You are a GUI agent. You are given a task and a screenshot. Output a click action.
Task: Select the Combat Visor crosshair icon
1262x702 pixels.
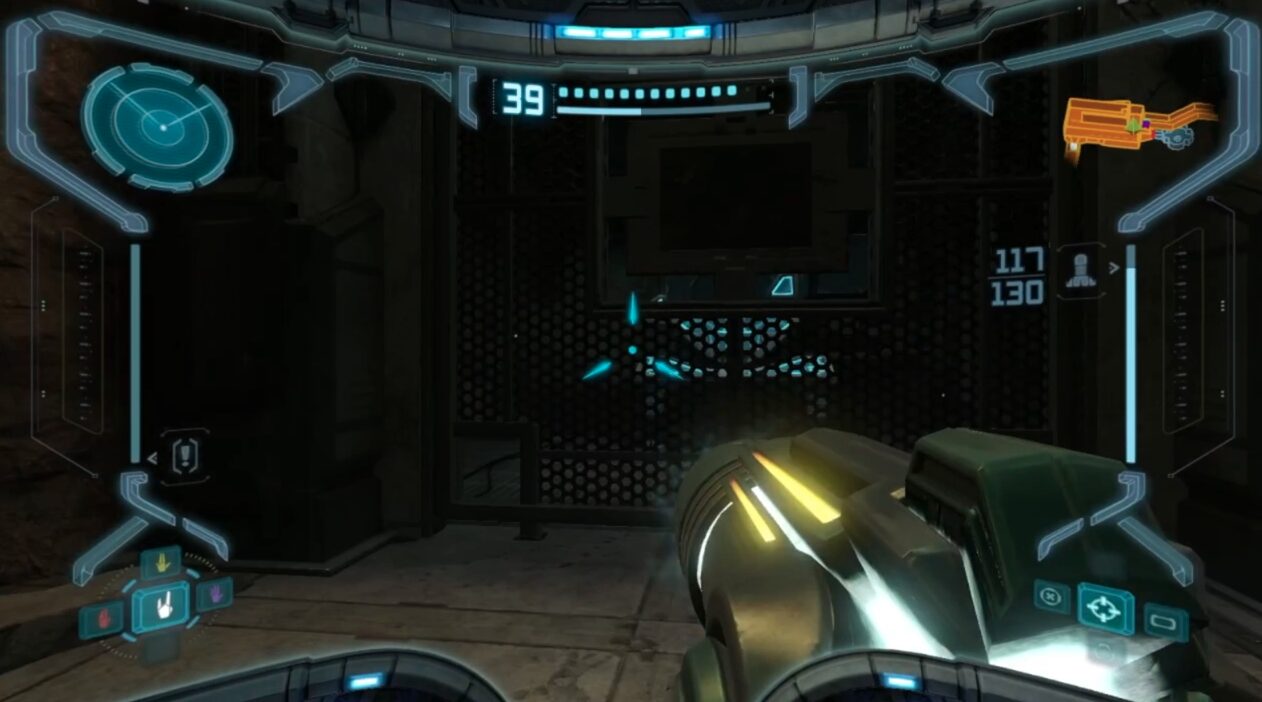coord(1105,607)
